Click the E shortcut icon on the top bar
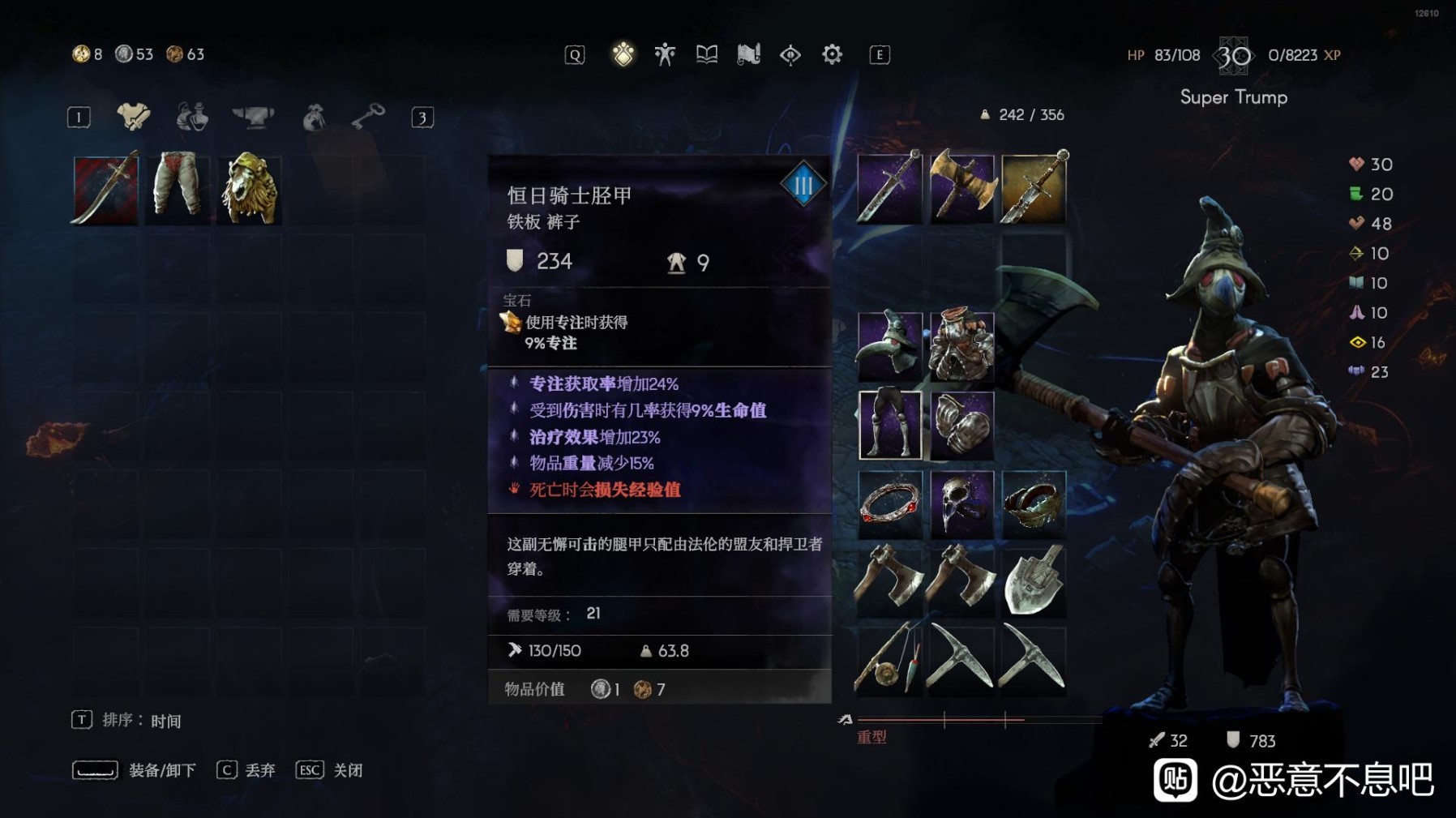 [878, 54]
